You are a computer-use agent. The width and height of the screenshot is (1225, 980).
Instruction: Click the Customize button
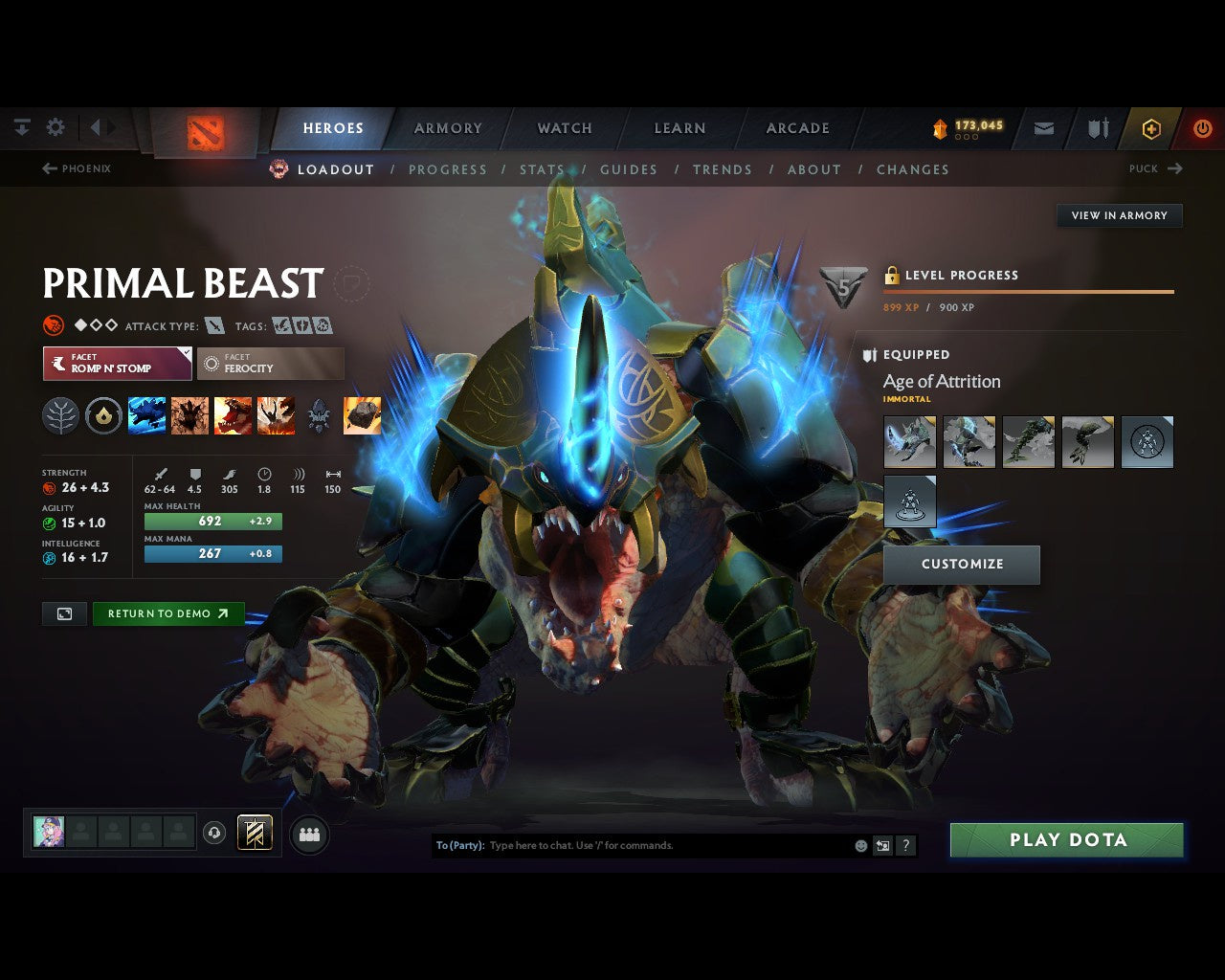(x=962, y=565)
